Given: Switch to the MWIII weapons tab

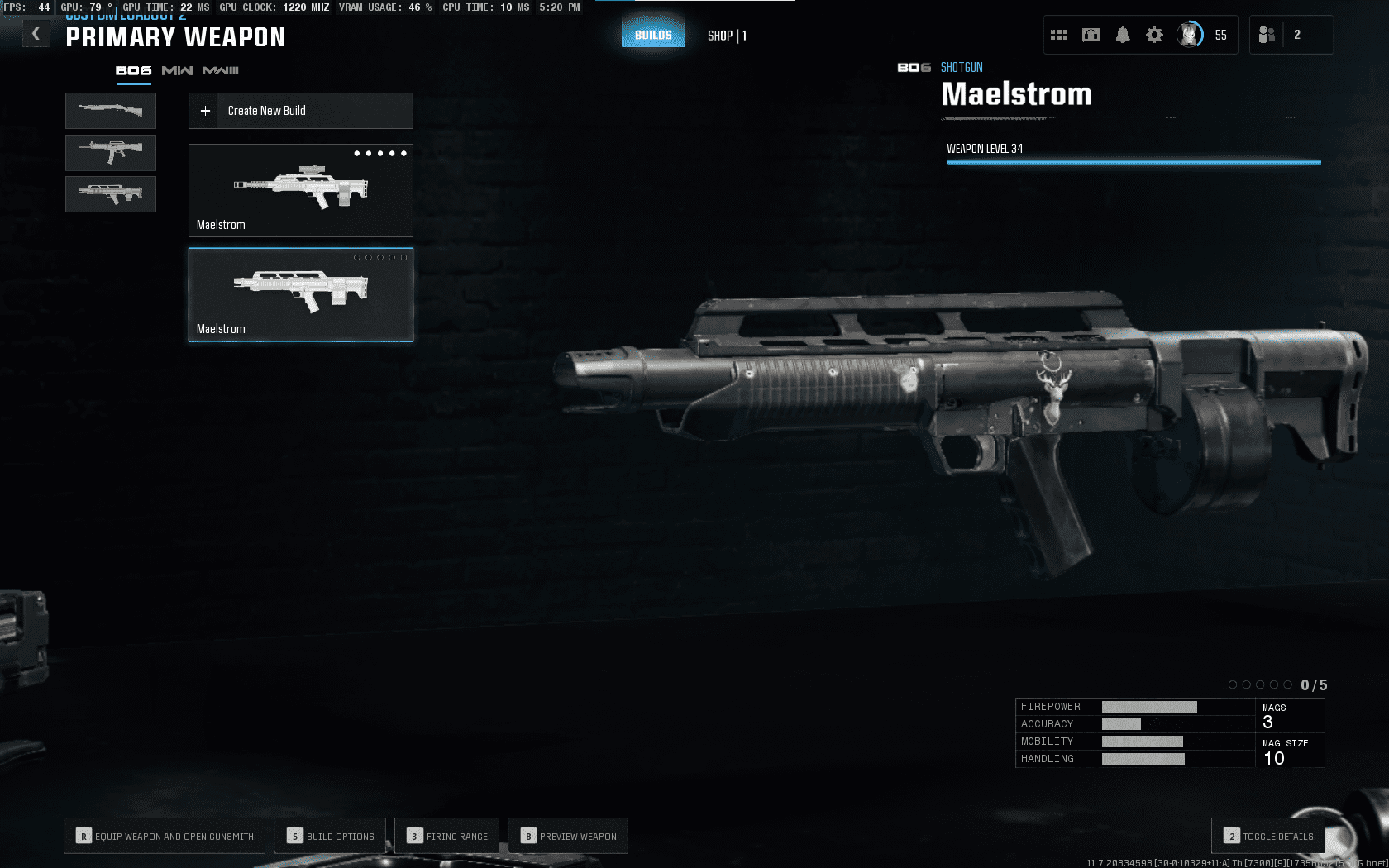Looking at the screenshot, I should (x=220, y=71).
